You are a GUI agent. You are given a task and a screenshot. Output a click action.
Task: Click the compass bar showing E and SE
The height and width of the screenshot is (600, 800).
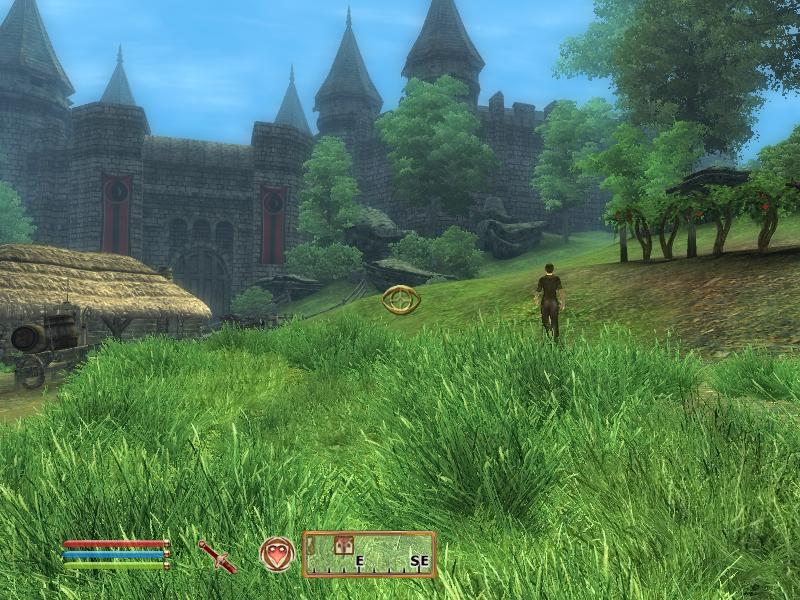click(370, 554)
